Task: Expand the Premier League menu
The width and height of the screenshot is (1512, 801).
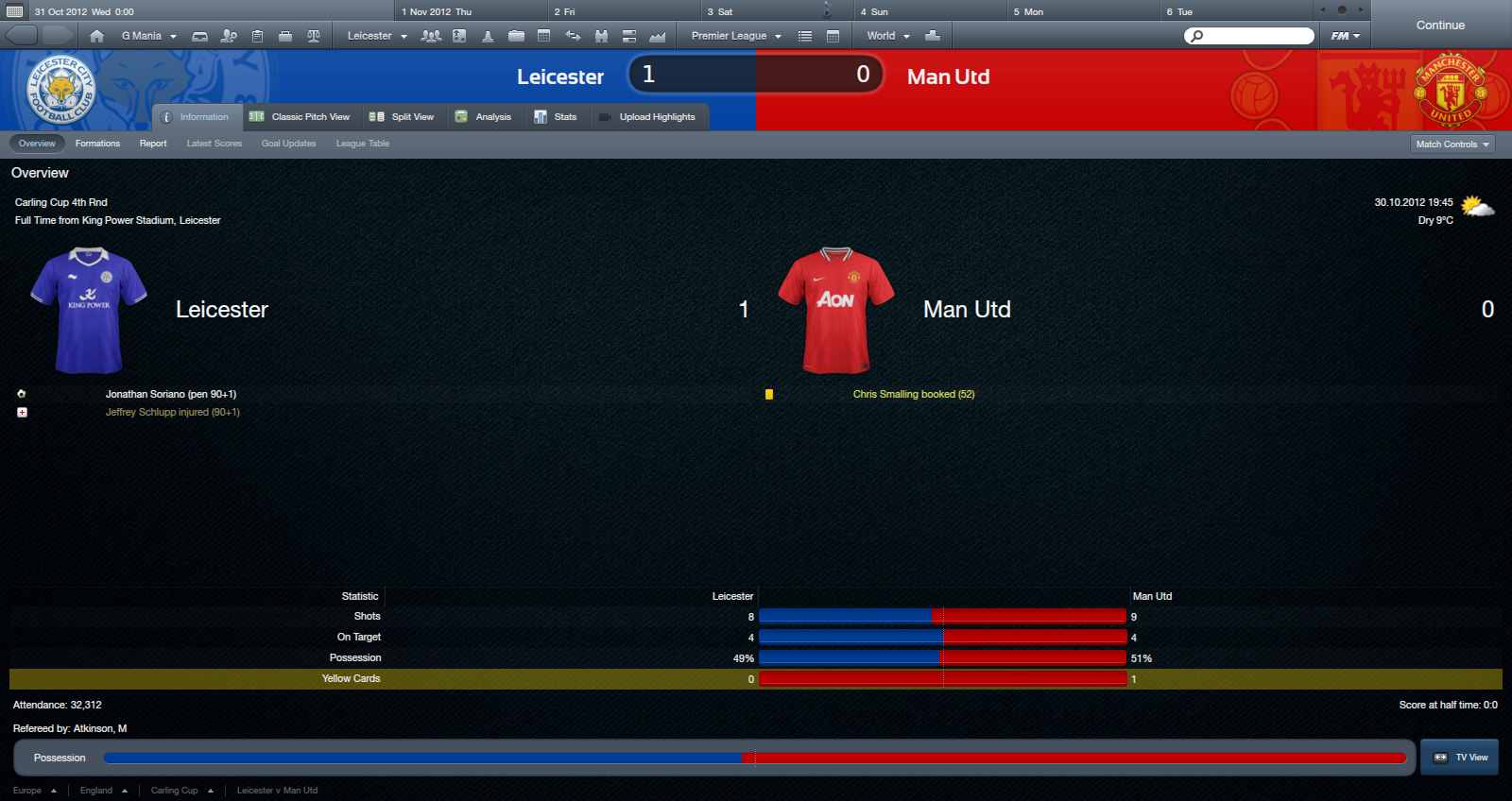Action: pos(735,36)
